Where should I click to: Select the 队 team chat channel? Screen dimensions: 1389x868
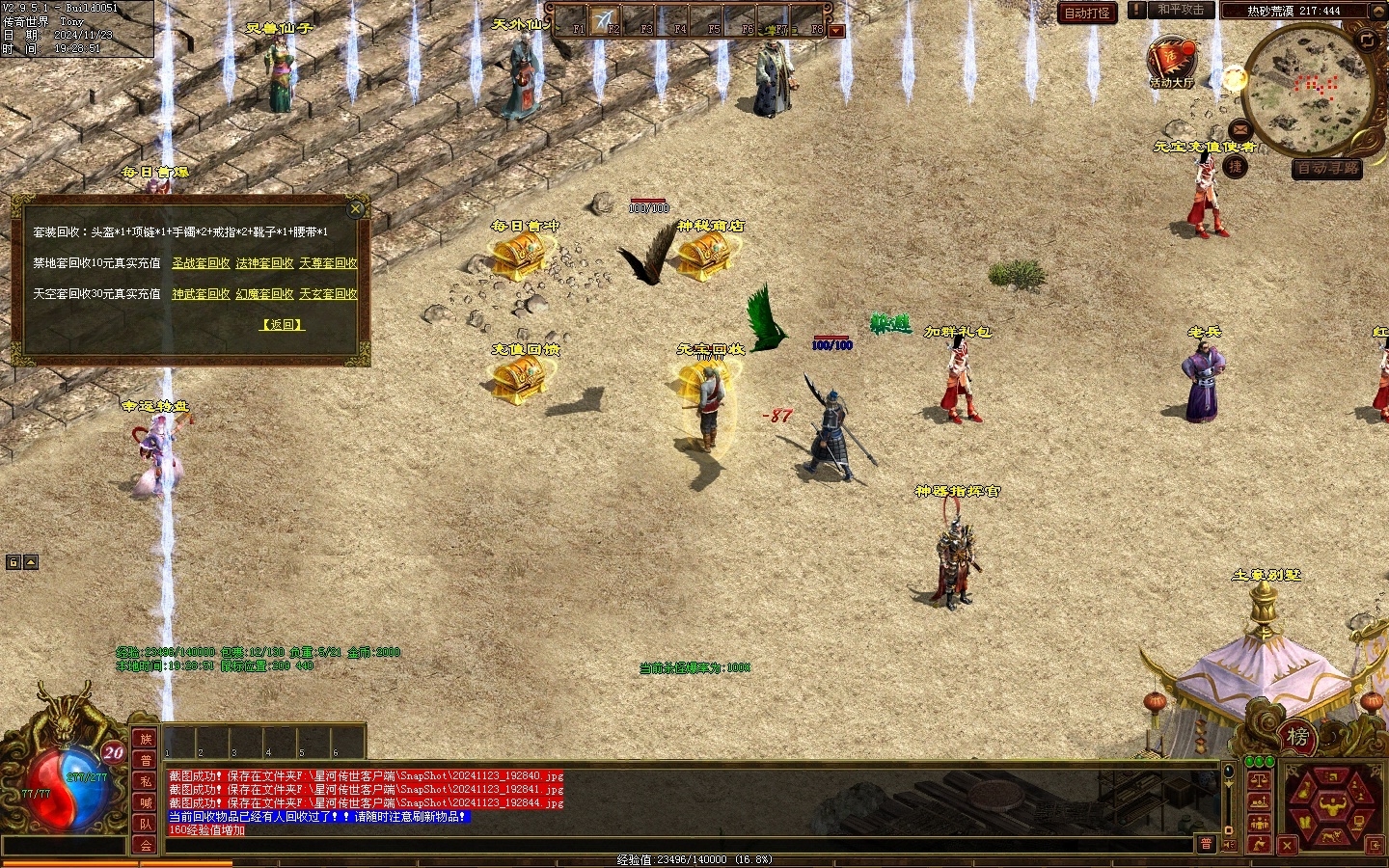pos(146,824)
